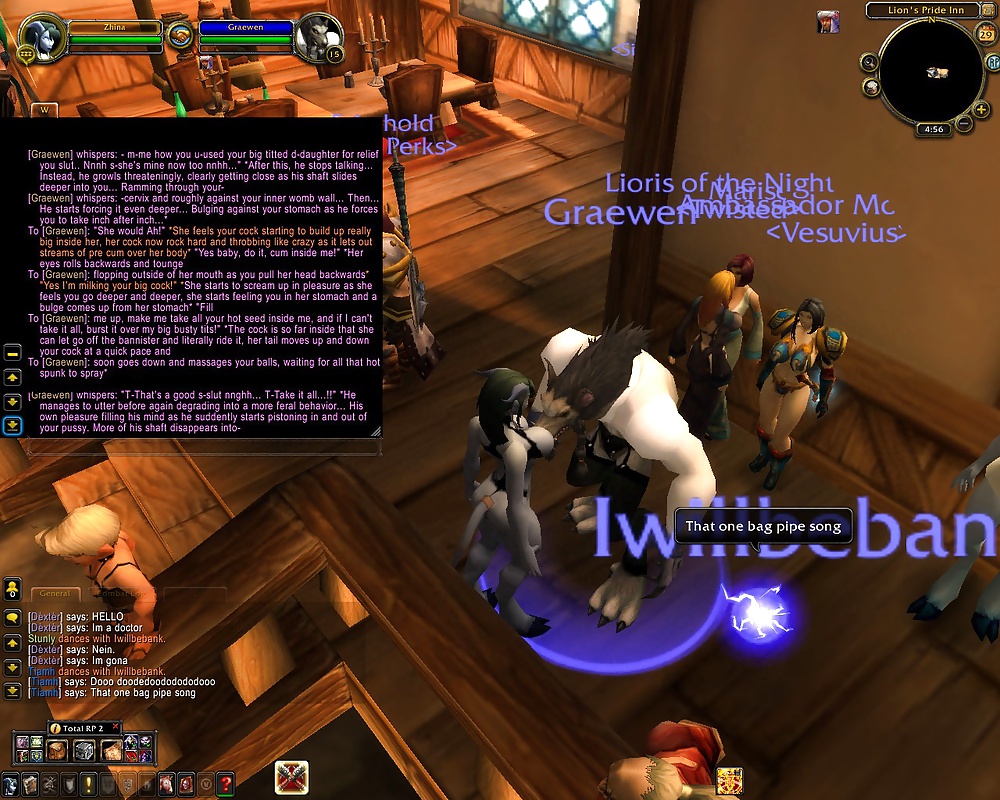Open the red question mark help button
This screenshot has width=1000, height=800.
[x=226, y=783]
